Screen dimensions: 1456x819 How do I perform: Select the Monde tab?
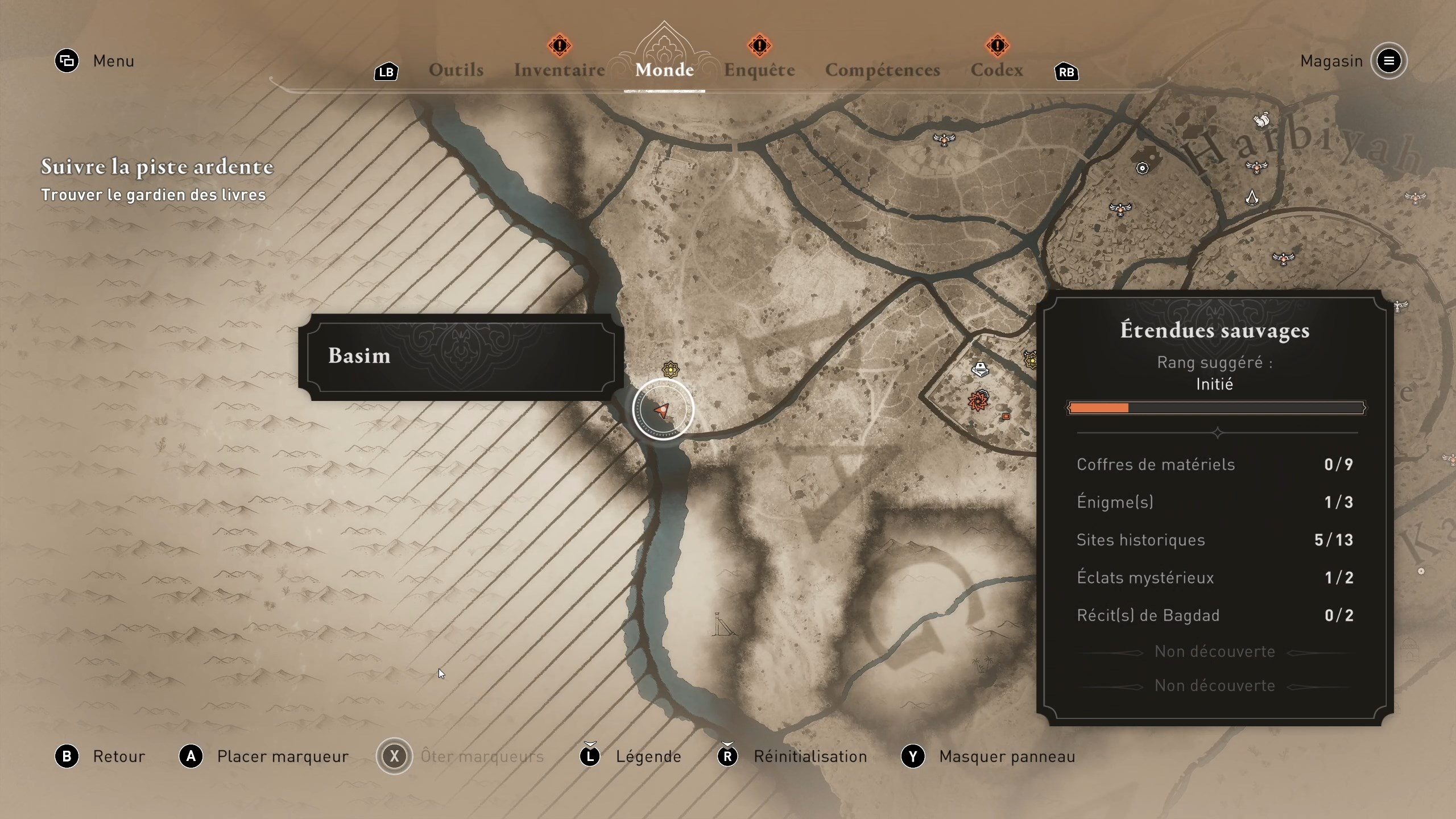(664, 70)
